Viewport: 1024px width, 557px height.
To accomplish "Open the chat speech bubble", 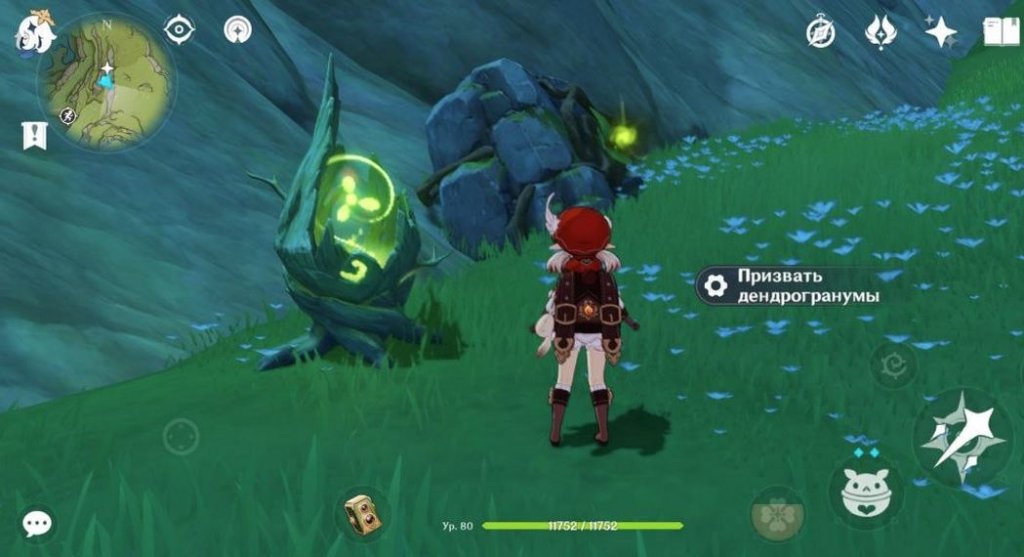I will [38, 522].
